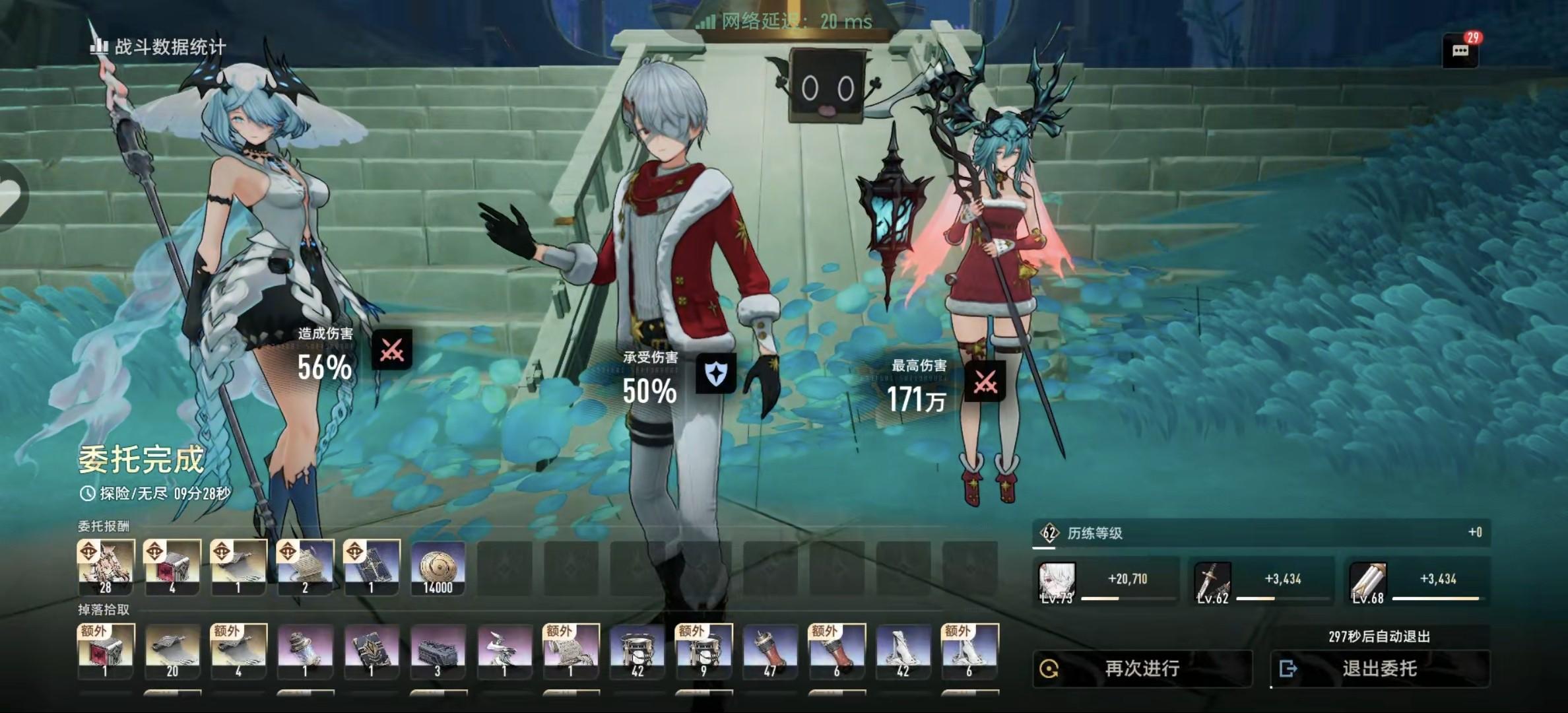
Task: View the white weapon icon at Lv.68
Action: pyautogui.click(x=1368, y=582)
